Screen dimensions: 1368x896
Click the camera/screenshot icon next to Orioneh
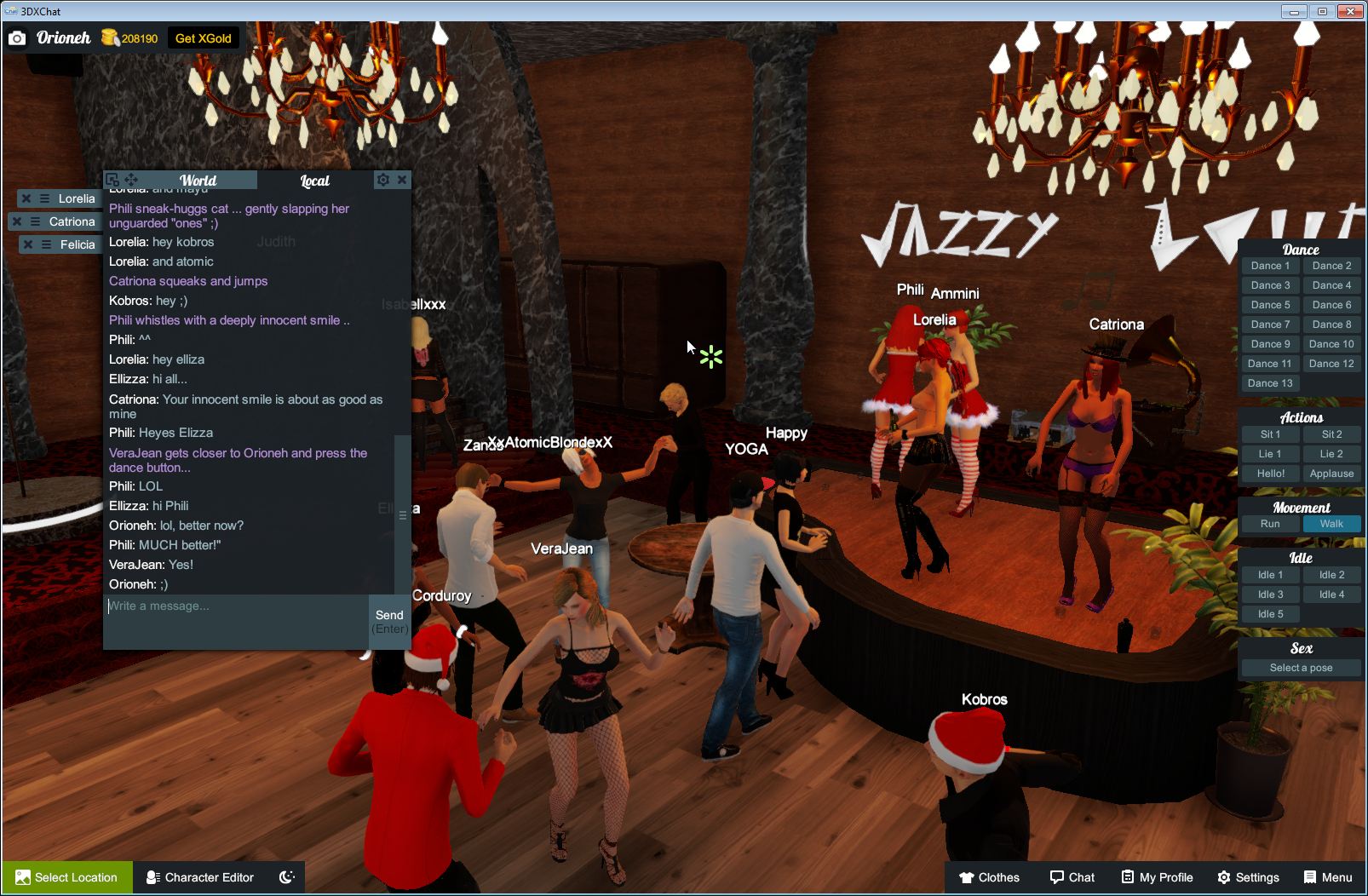click(x=17, y=37)
